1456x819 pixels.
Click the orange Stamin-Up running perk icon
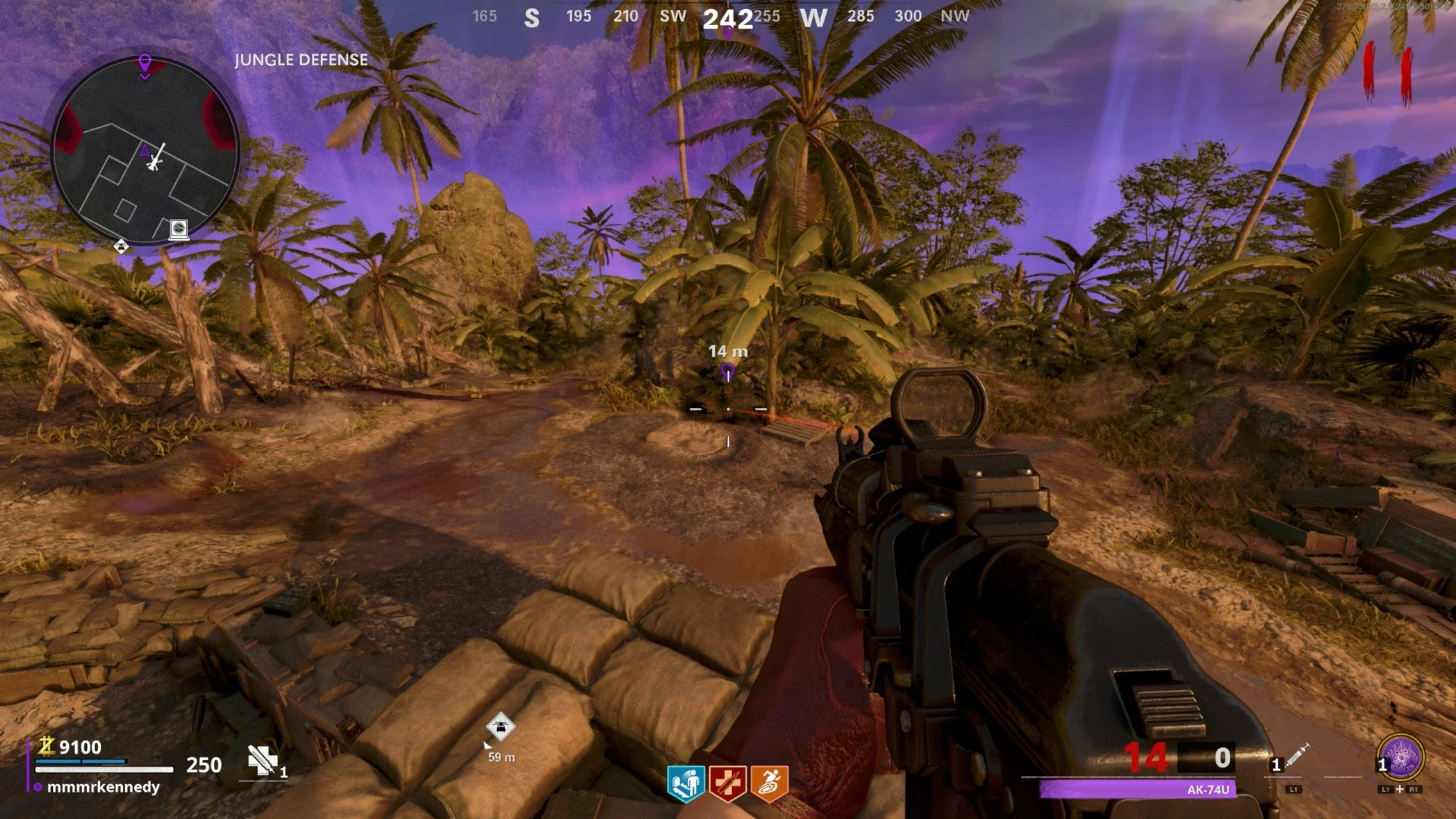point(770,783)
